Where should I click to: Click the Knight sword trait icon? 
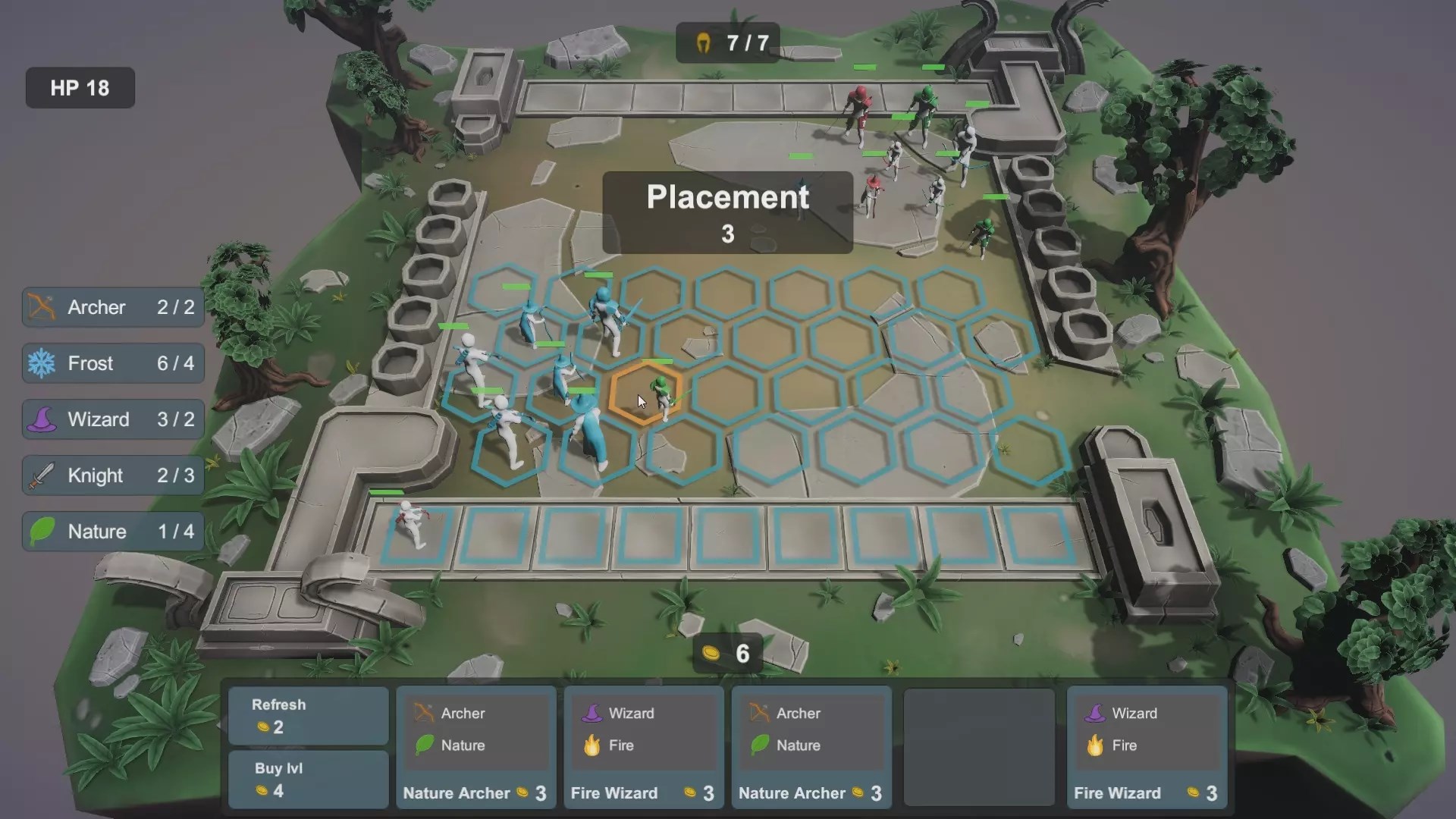pos(42,475)
